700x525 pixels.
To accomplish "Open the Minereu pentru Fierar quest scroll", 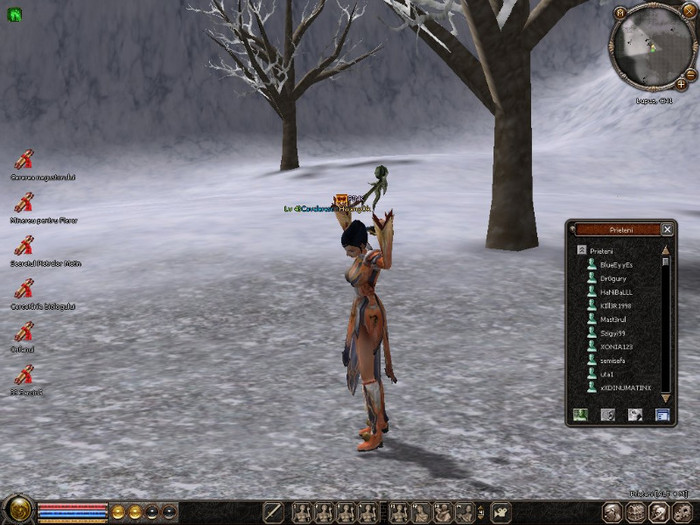I will (24, 202).
